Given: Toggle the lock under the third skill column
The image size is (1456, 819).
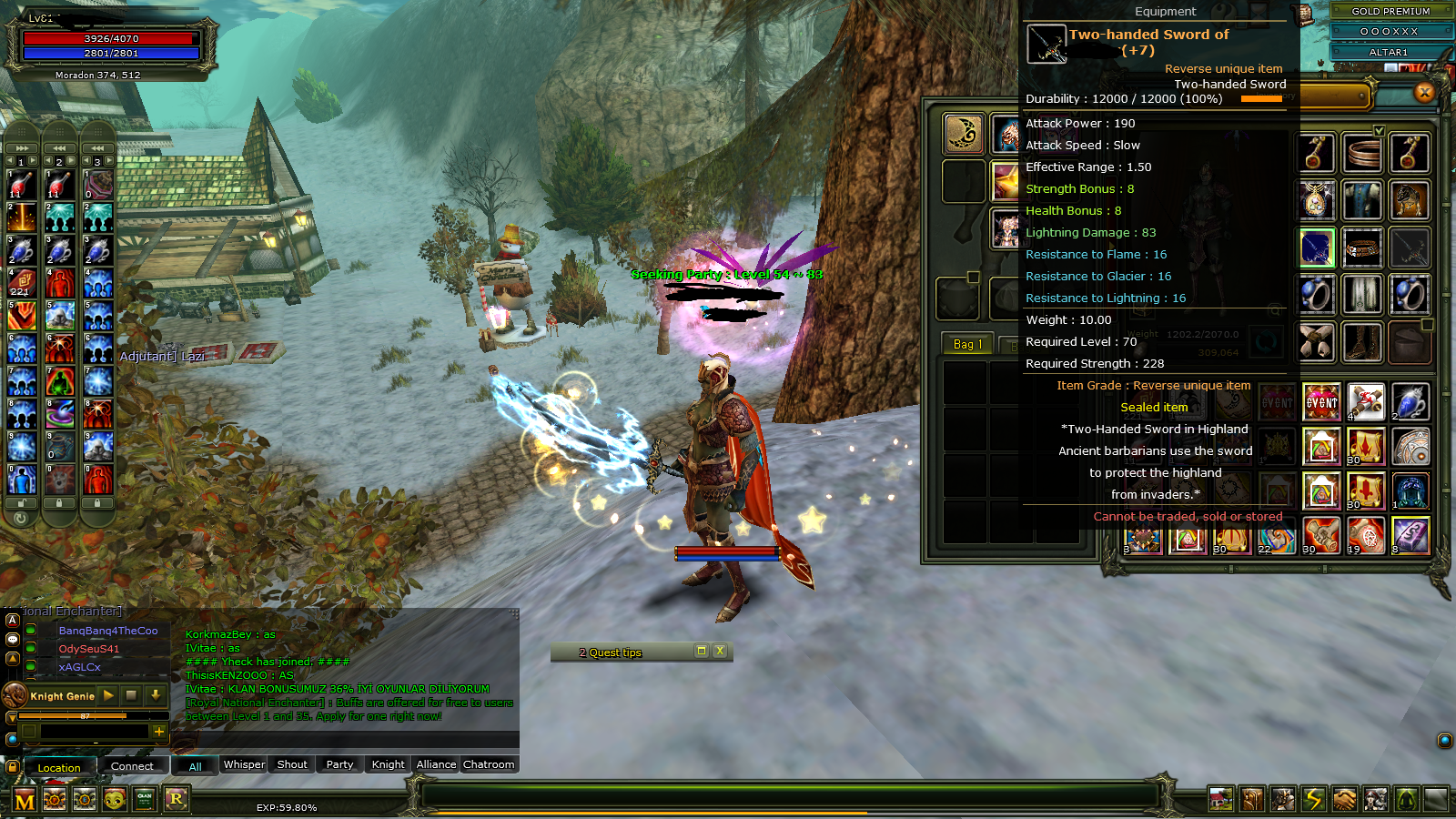Looking at the screenshot, I should 96,501.
